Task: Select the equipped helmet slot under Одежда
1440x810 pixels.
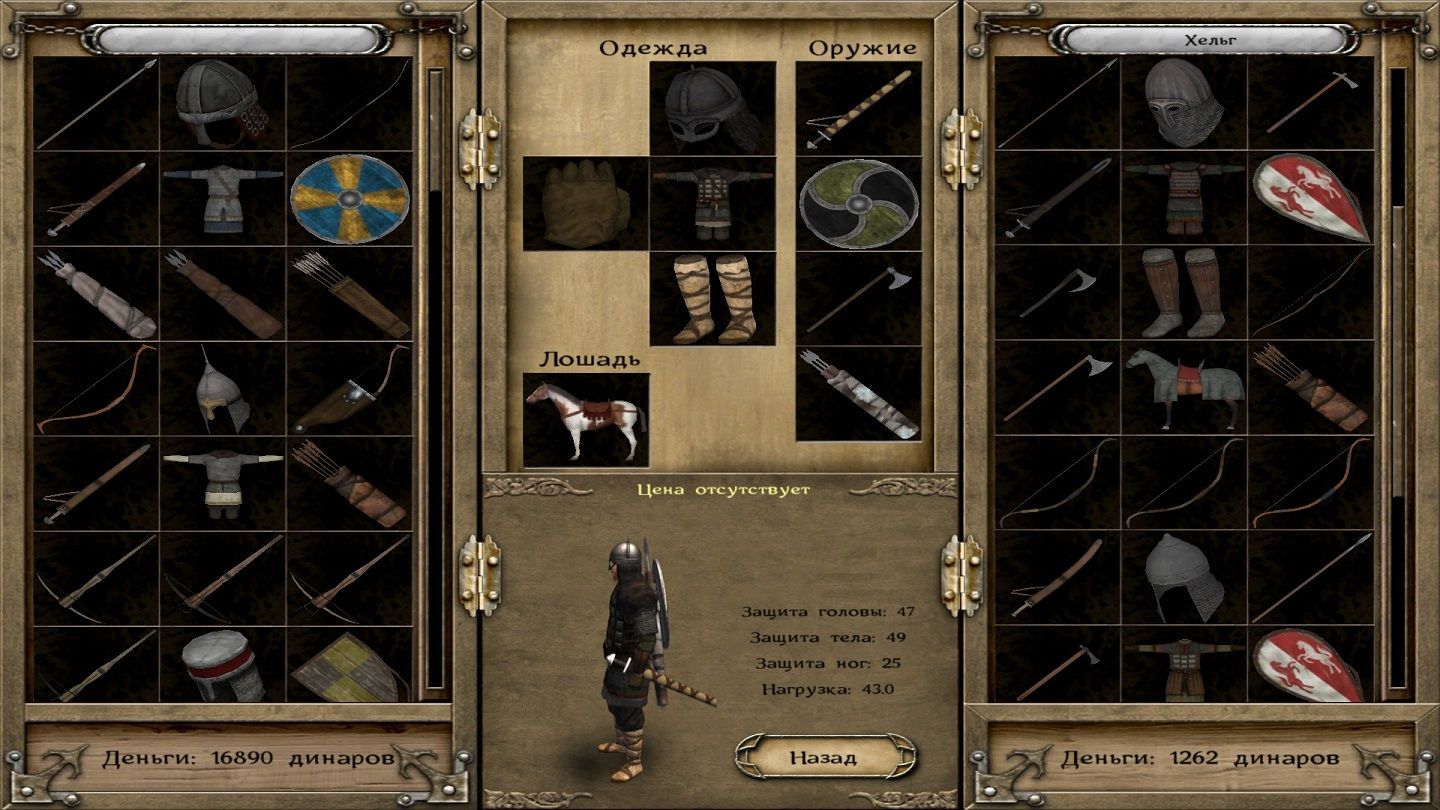Action: pyautogui.click(x=712, y=108)
